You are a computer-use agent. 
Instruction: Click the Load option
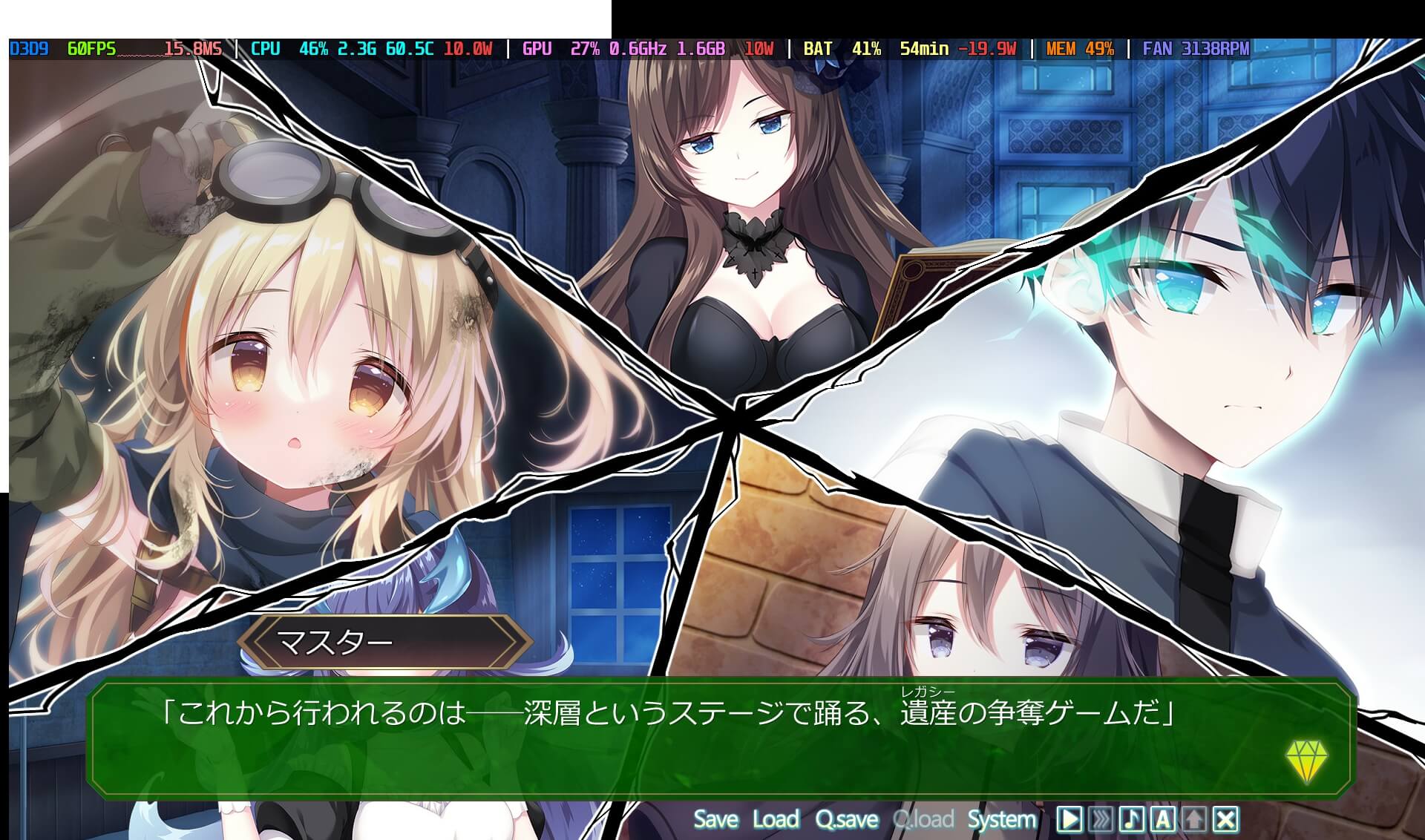point(775,820)
